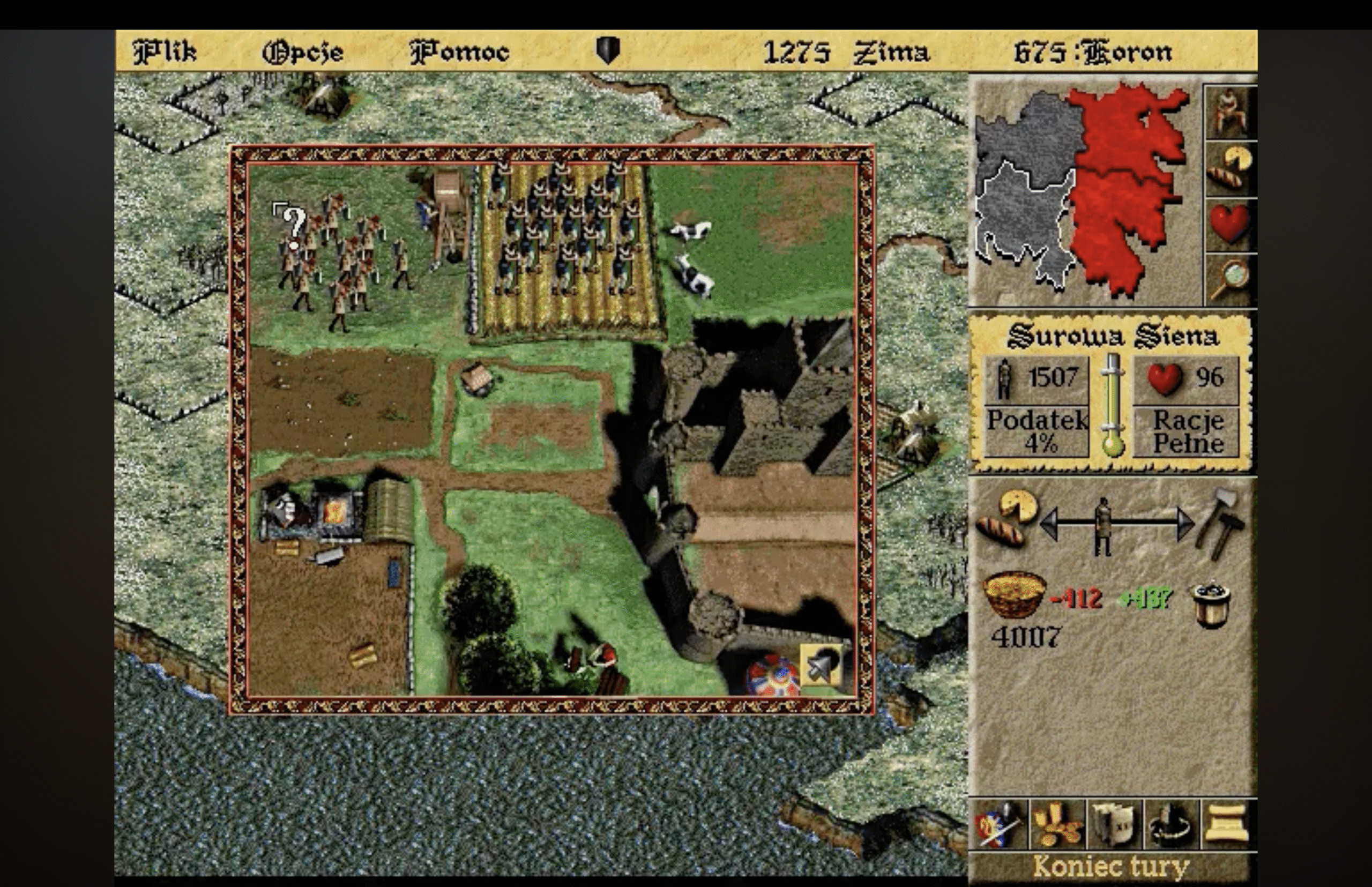Click the black shield icon in top bar
This screenshot has width=1372, height=887.
point(608,50)
